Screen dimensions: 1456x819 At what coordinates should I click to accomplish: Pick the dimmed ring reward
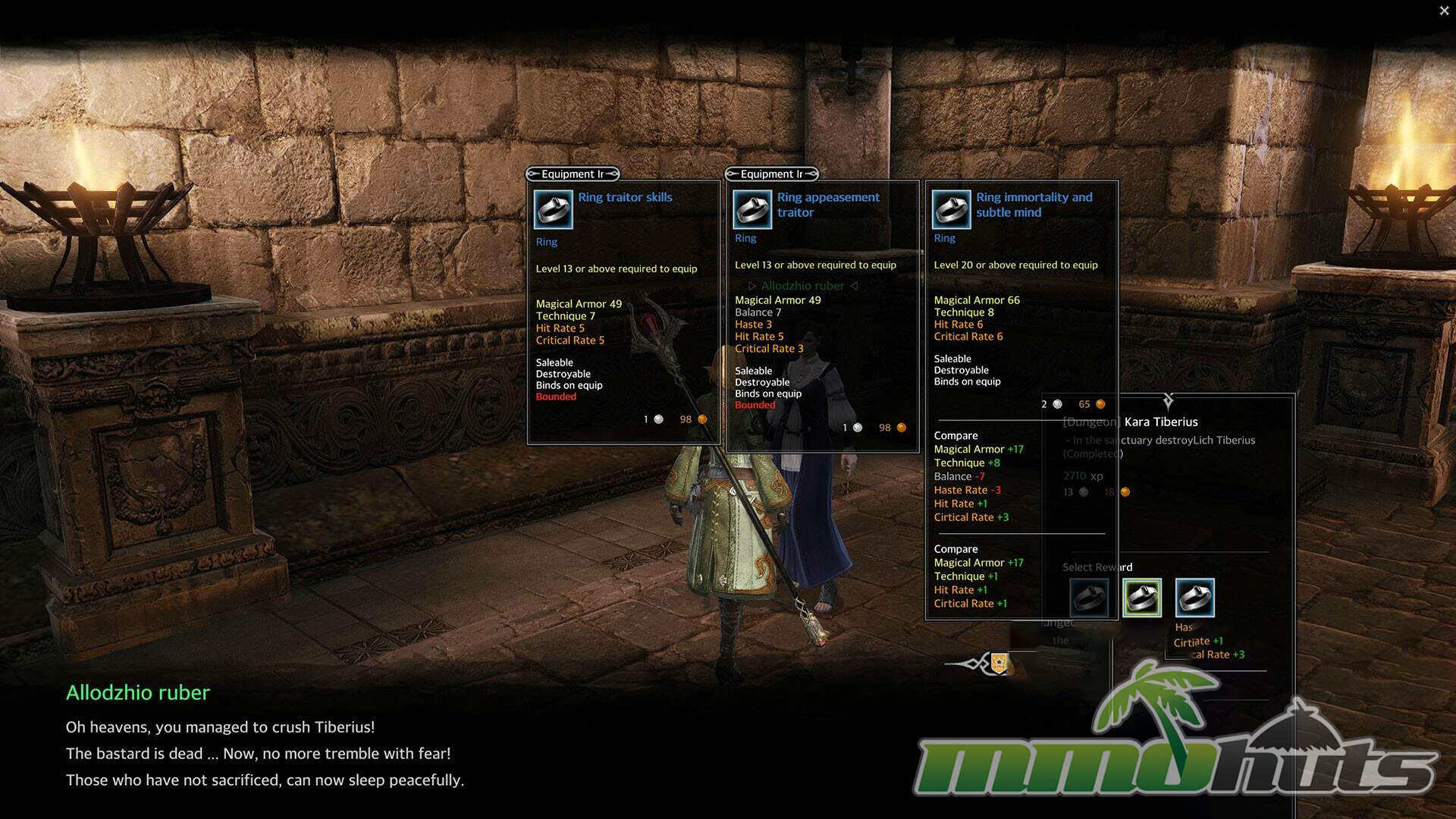(1089, 598)
